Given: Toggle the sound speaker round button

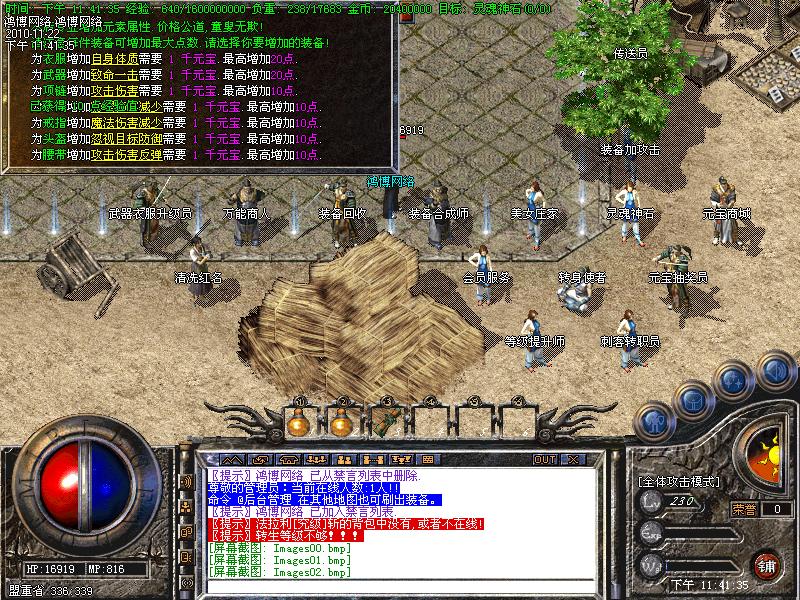Looking at the screenshot, I should point(776,368).
